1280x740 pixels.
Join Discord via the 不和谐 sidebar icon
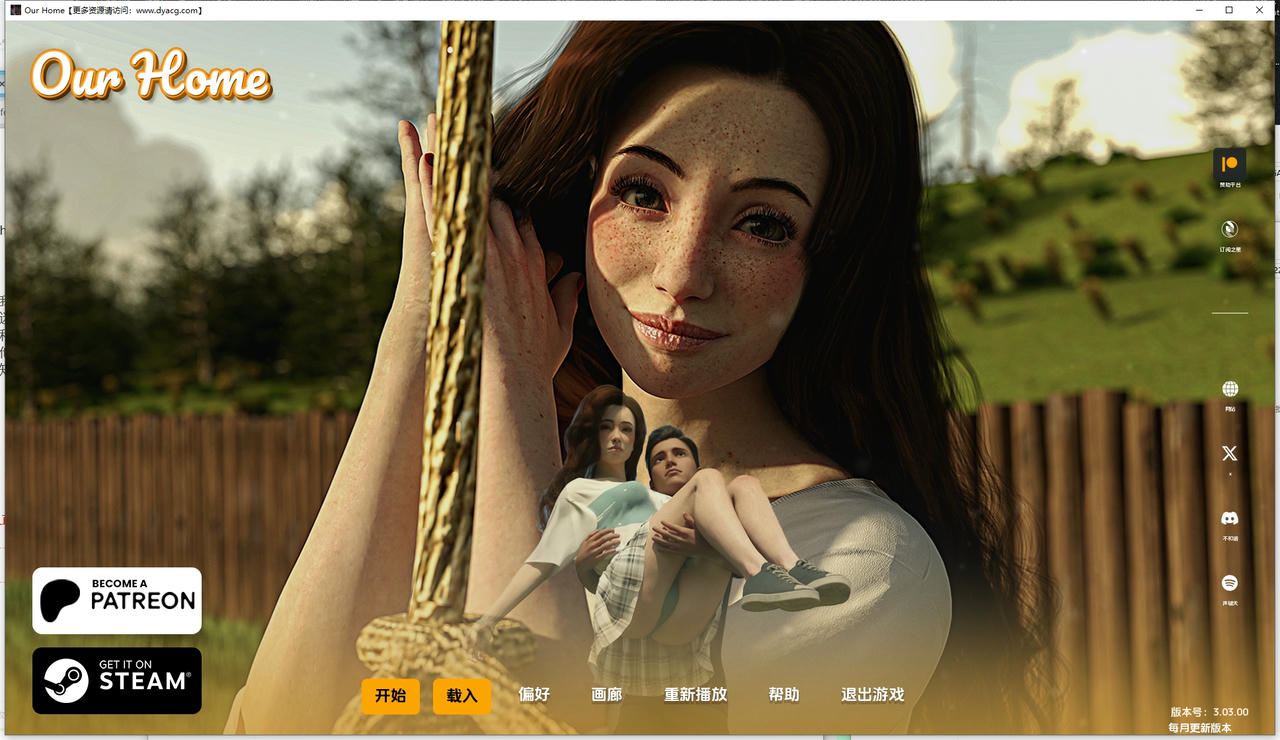pyautogui.click(x=1229, y=518)
